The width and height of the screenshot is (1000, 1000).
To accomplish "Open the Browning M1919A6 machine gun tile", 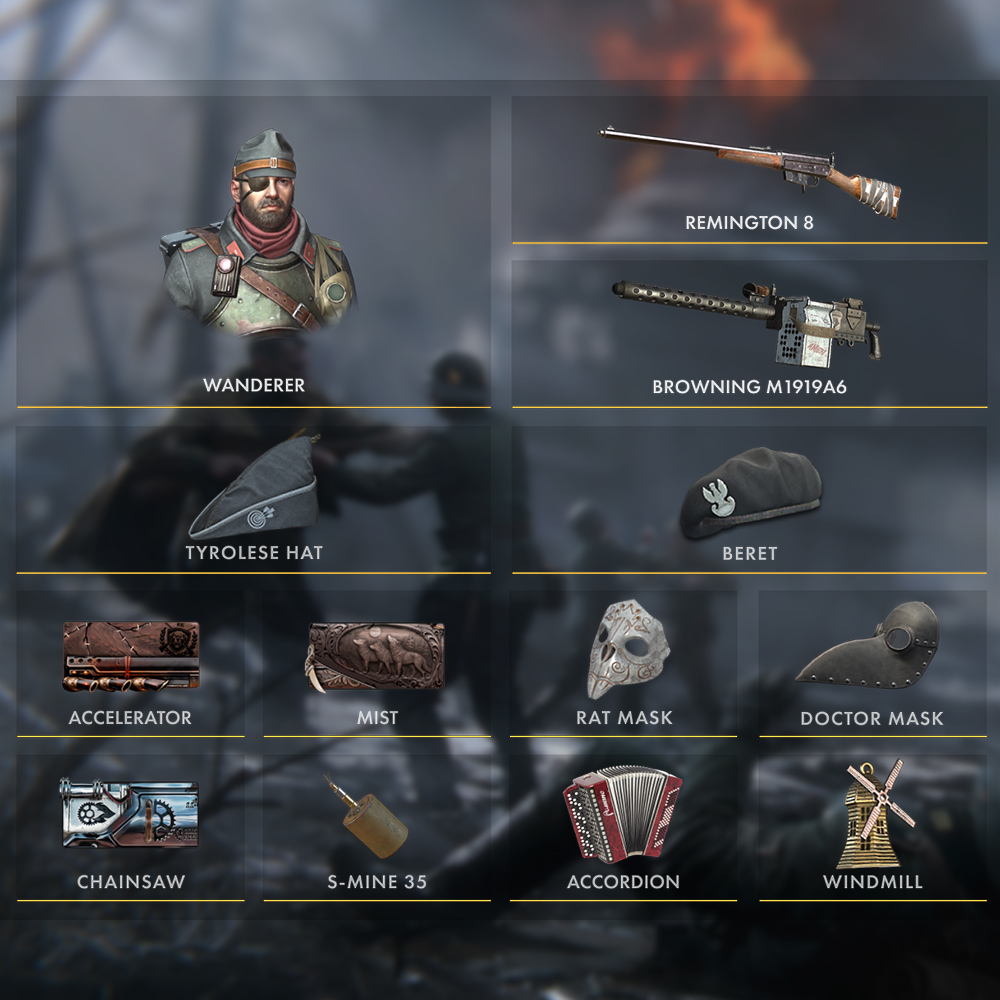I will 749,334.
